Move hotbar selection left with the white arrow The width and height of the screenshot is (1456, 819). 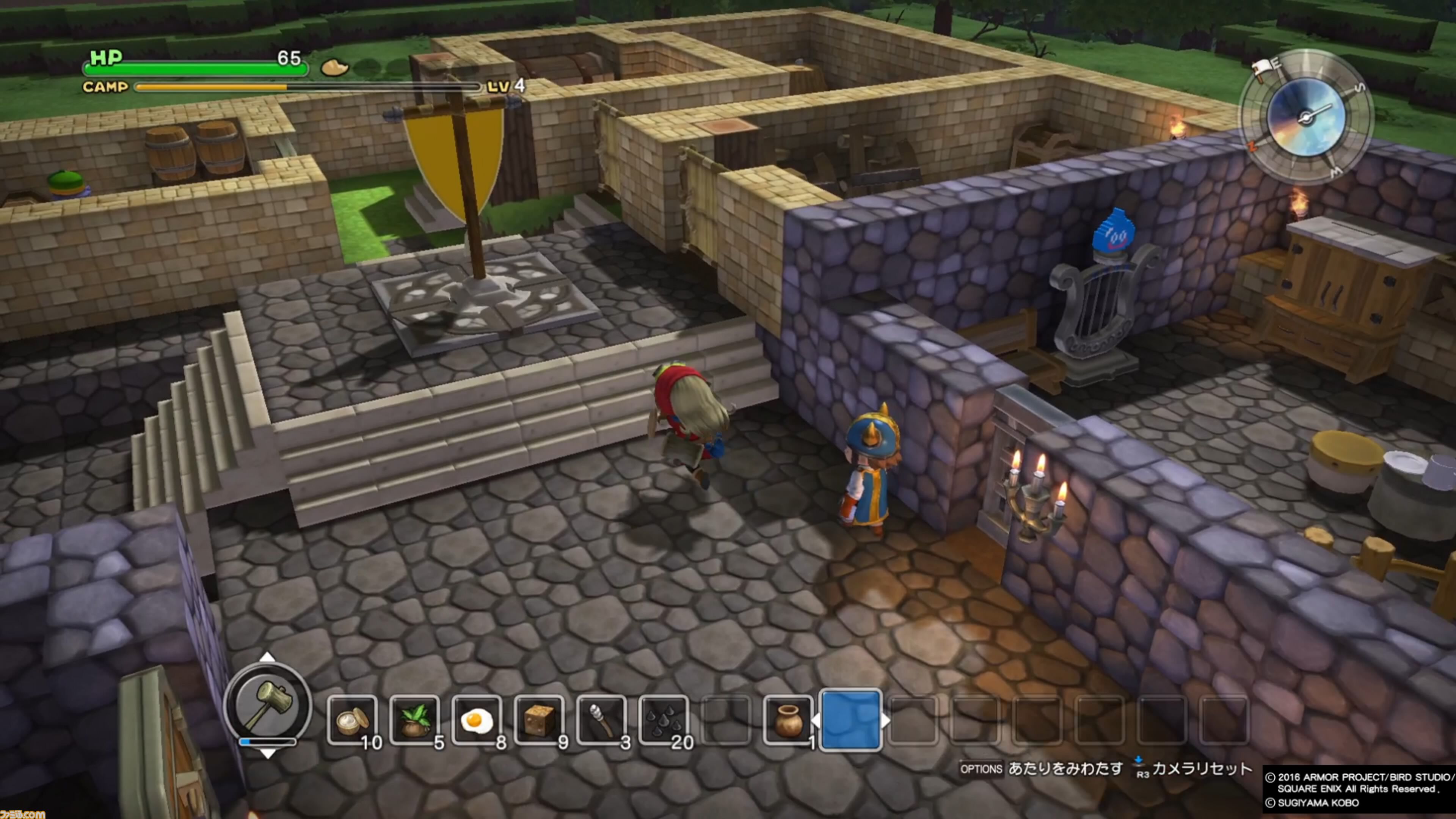click(x=816, y=721)
